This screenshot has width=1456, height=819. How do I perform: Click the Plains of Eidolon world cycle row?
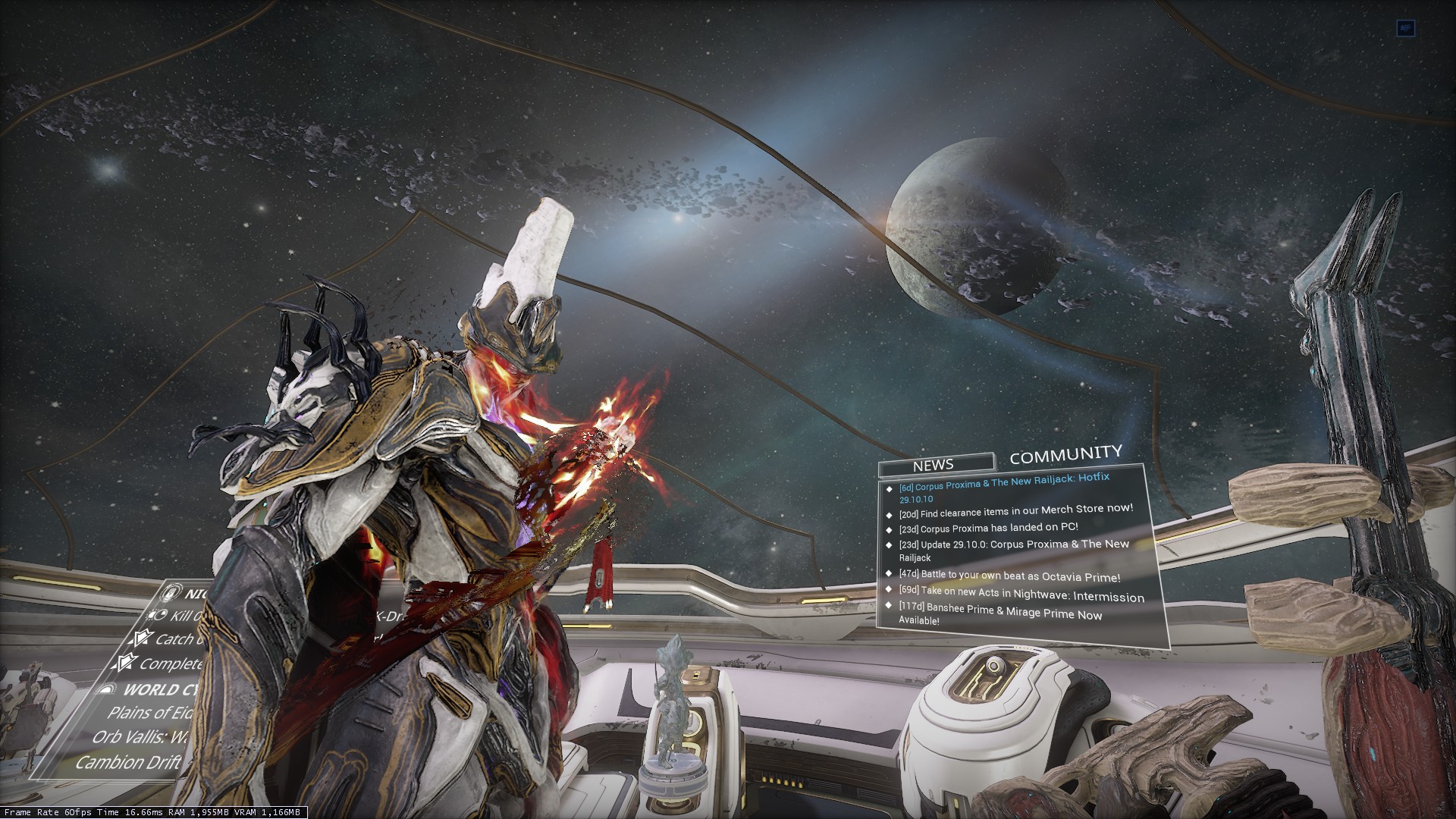[x=149, y=713]
